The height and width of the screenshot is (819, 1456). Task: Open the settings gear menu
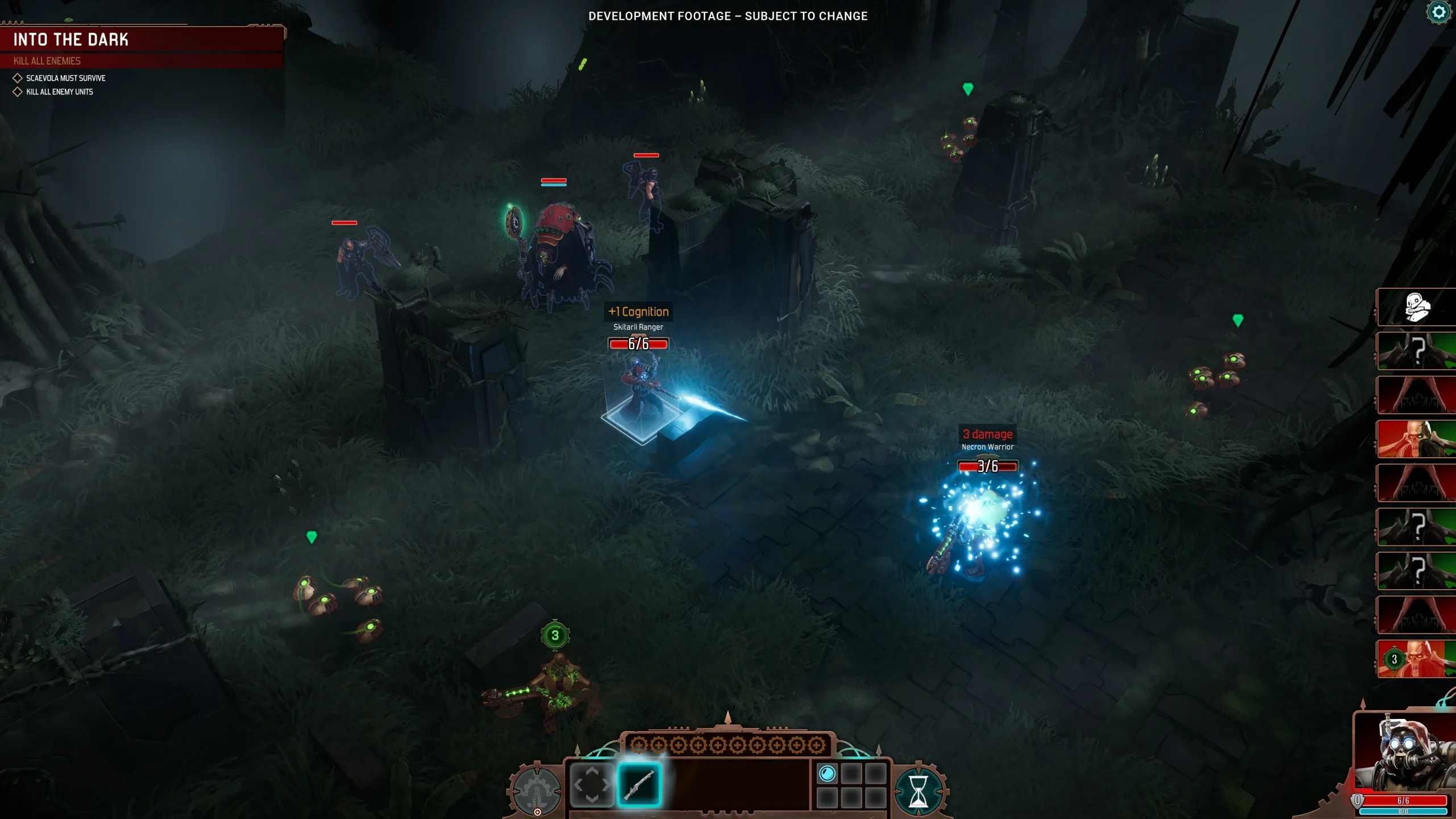click(1439, 13)
